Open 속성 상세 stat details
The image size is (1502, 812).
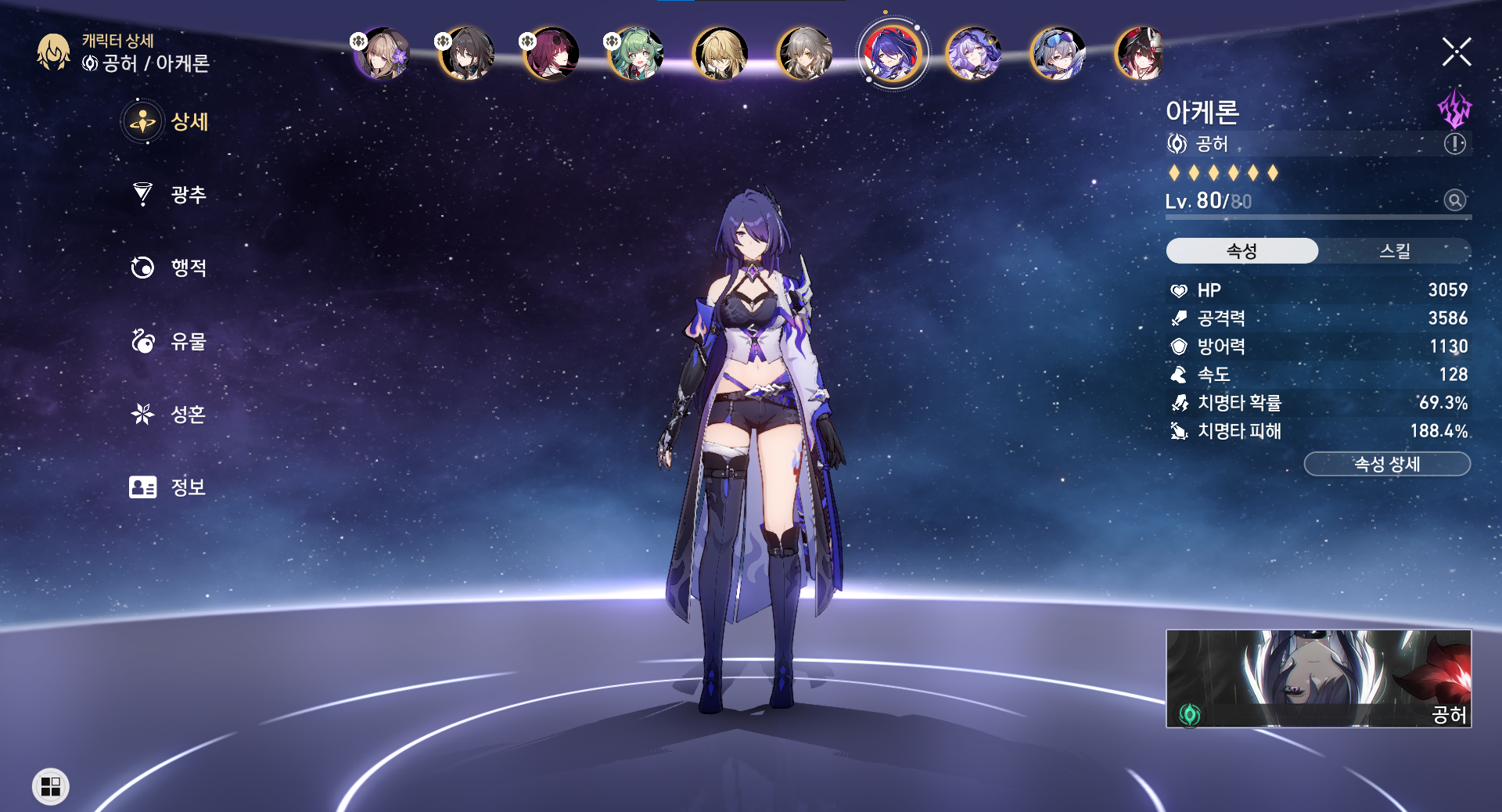1387,464
